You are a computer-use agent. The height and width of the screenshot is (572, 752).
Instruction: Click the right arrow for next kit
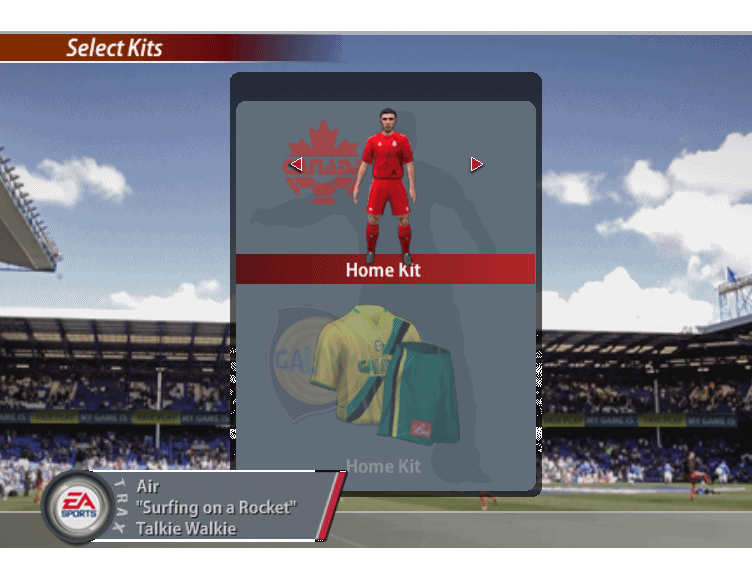tap(476, 164)
